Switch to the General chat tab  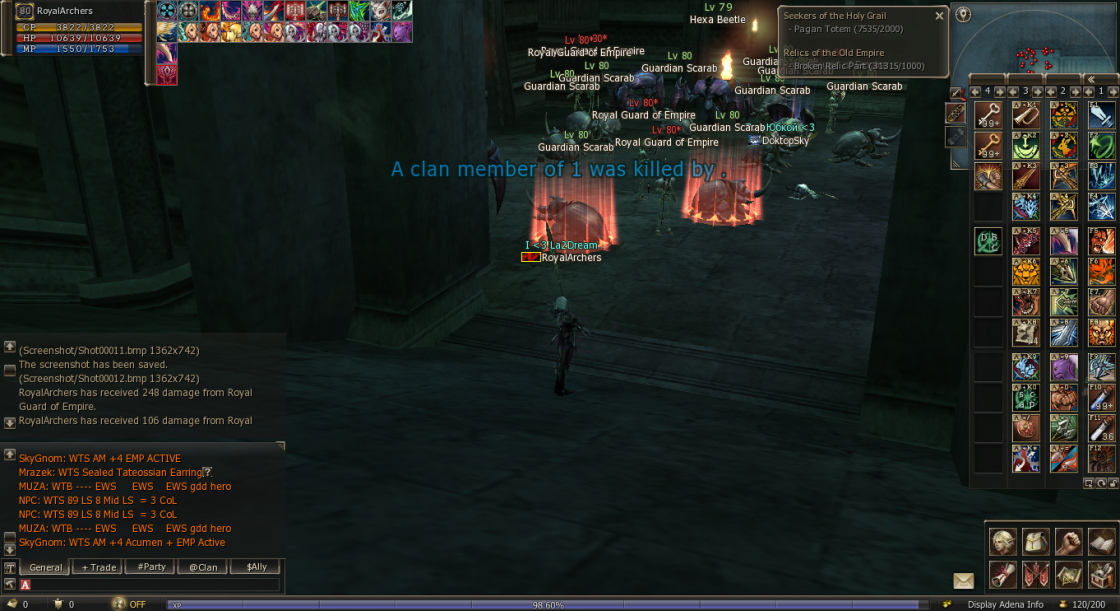click(x=46, y=567)
